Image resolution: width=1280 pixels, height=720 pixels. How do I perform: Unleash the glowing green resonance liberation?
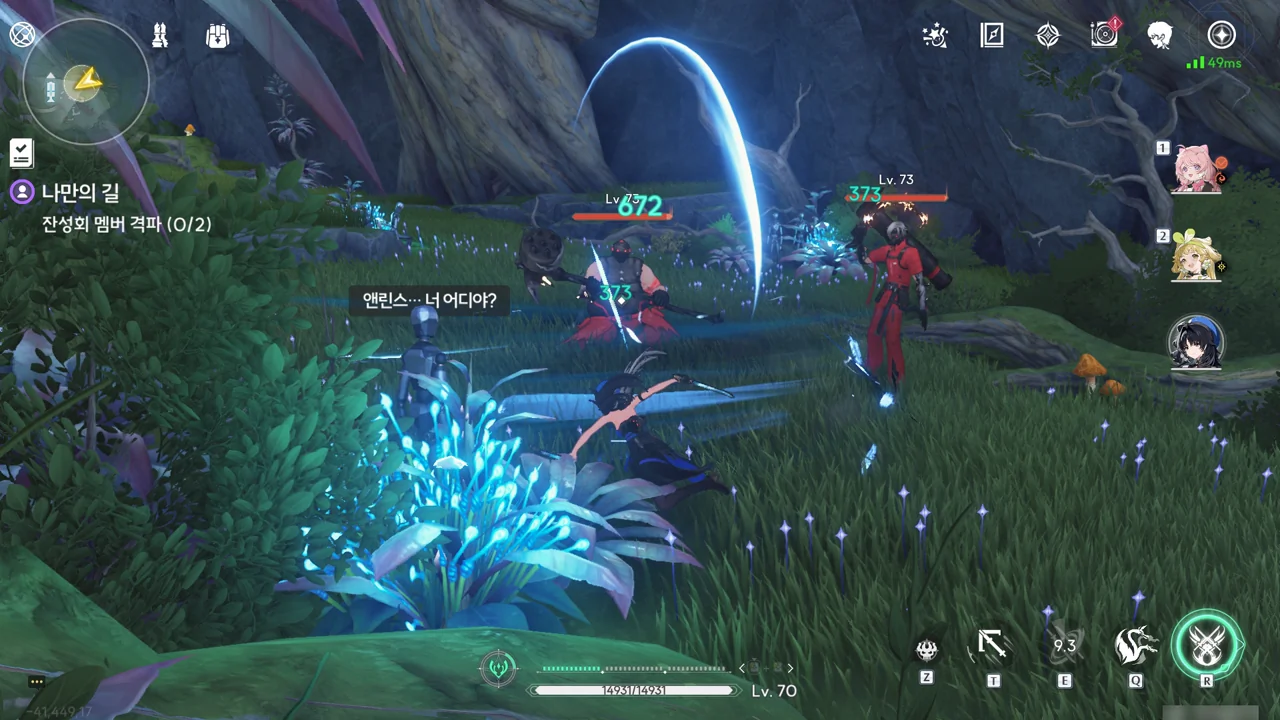(1207, 646)
